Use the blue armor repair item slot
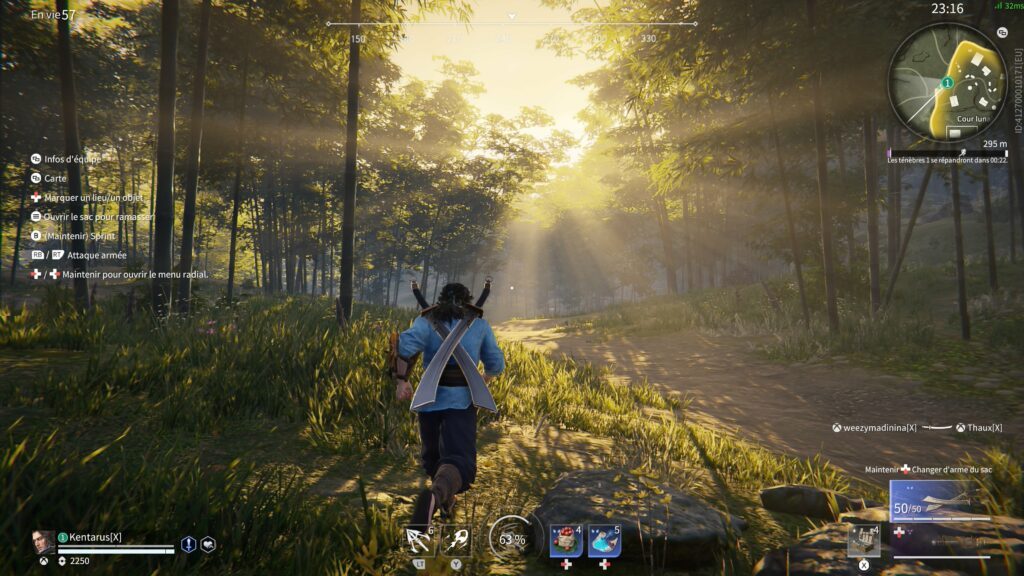Image resolution: width=1024 pixels, height=576 pixels. tap(604, 541)
